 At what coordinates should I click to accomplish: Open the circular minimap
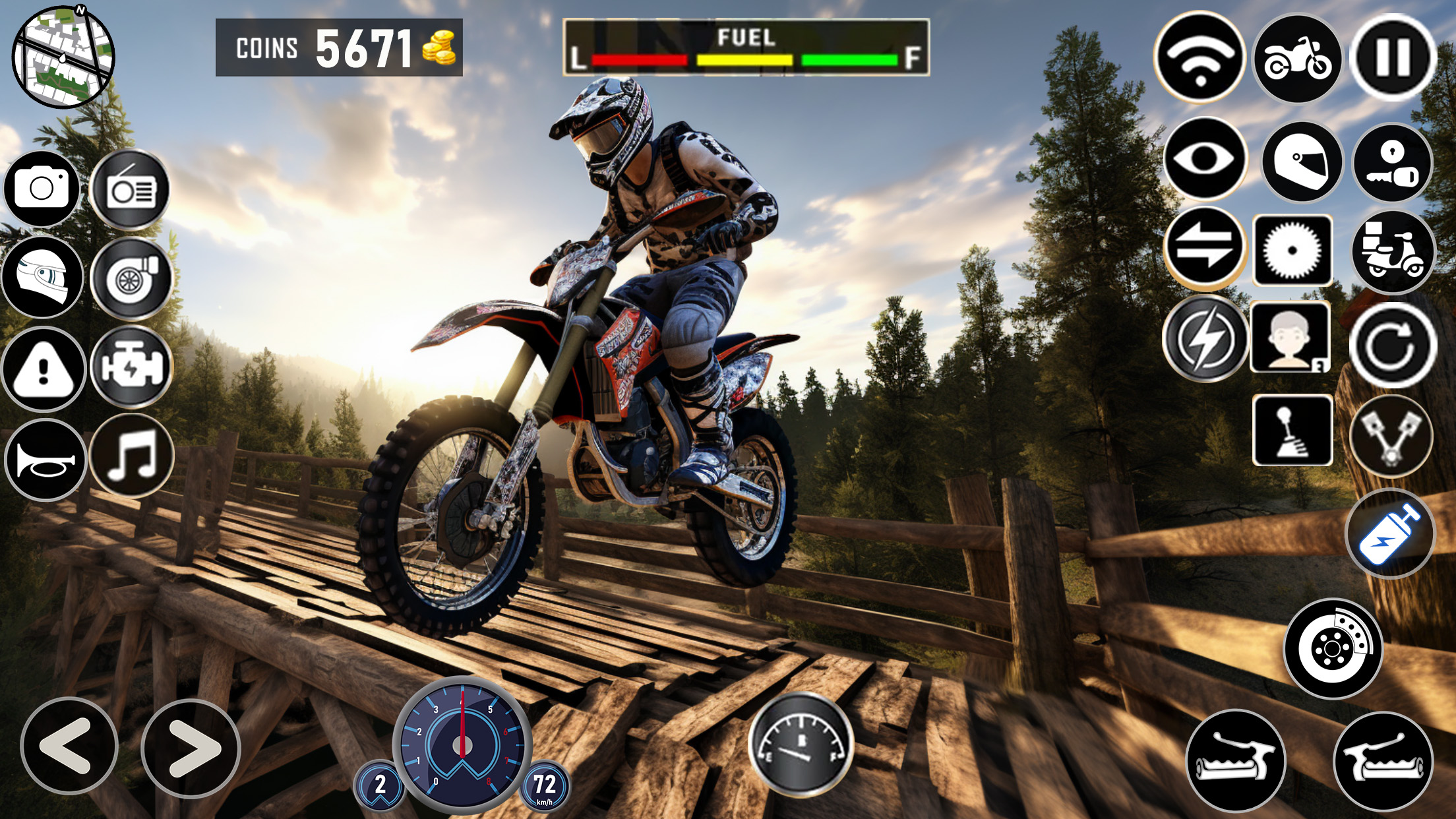tap(63, 56)
